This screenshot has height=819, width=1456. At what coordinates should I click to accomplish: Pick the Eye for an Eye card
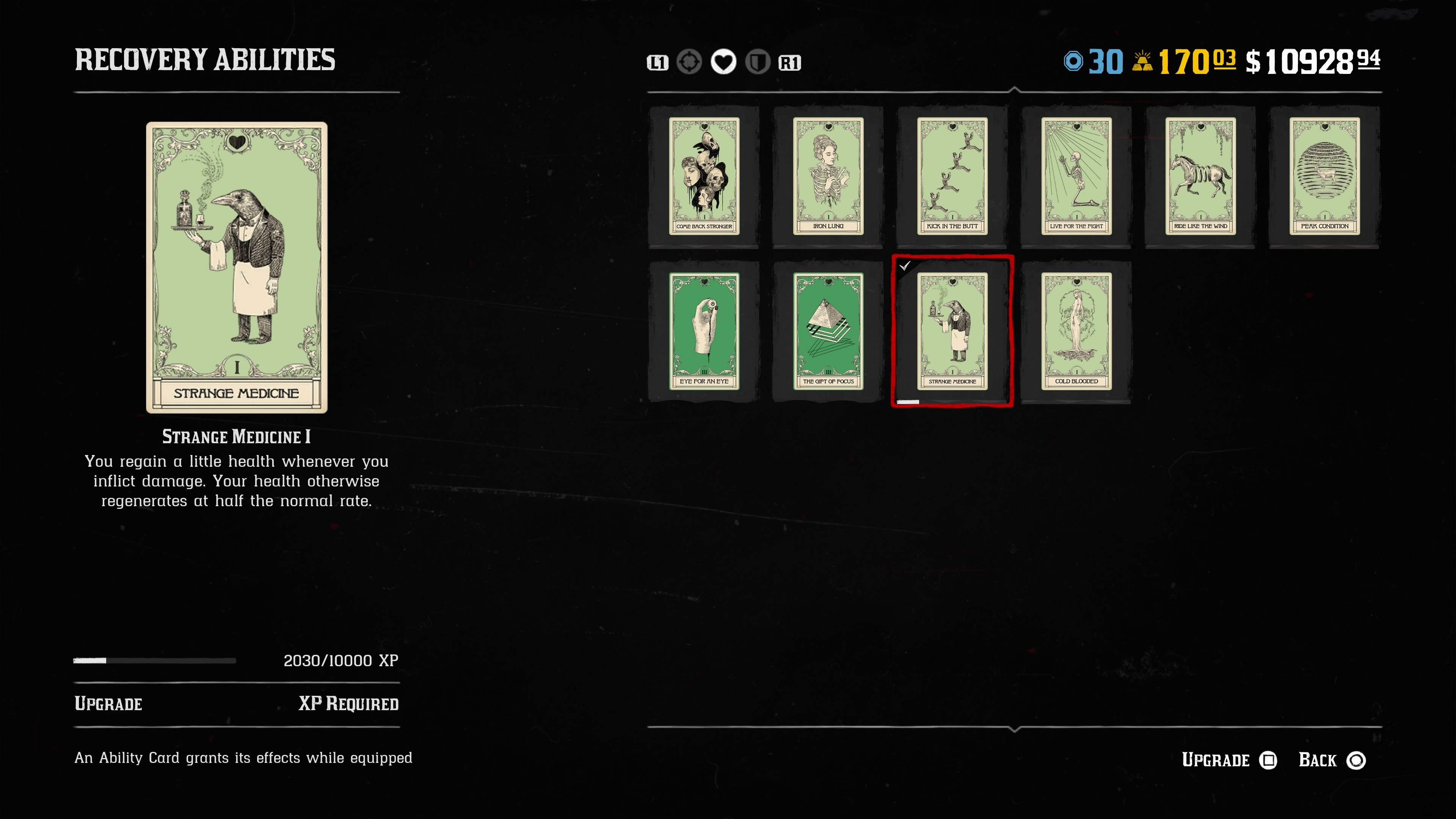704,331
